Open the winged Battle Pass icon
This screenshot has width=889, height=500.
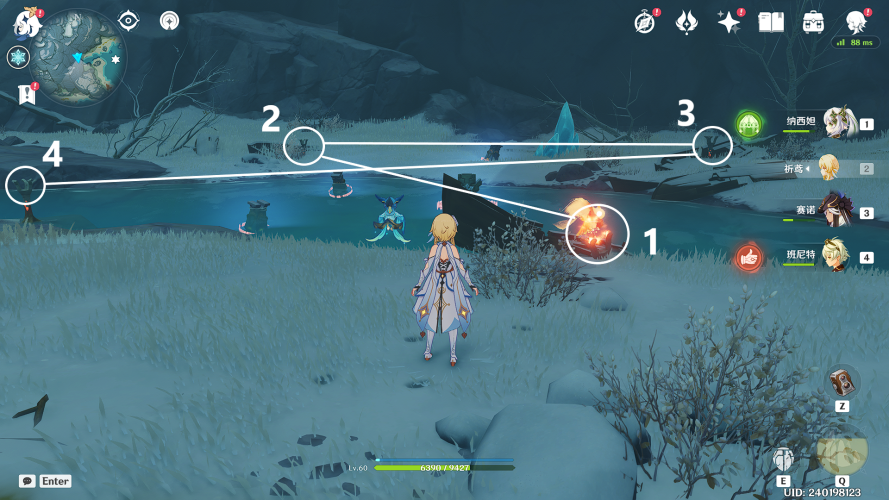tap(686, 22)
